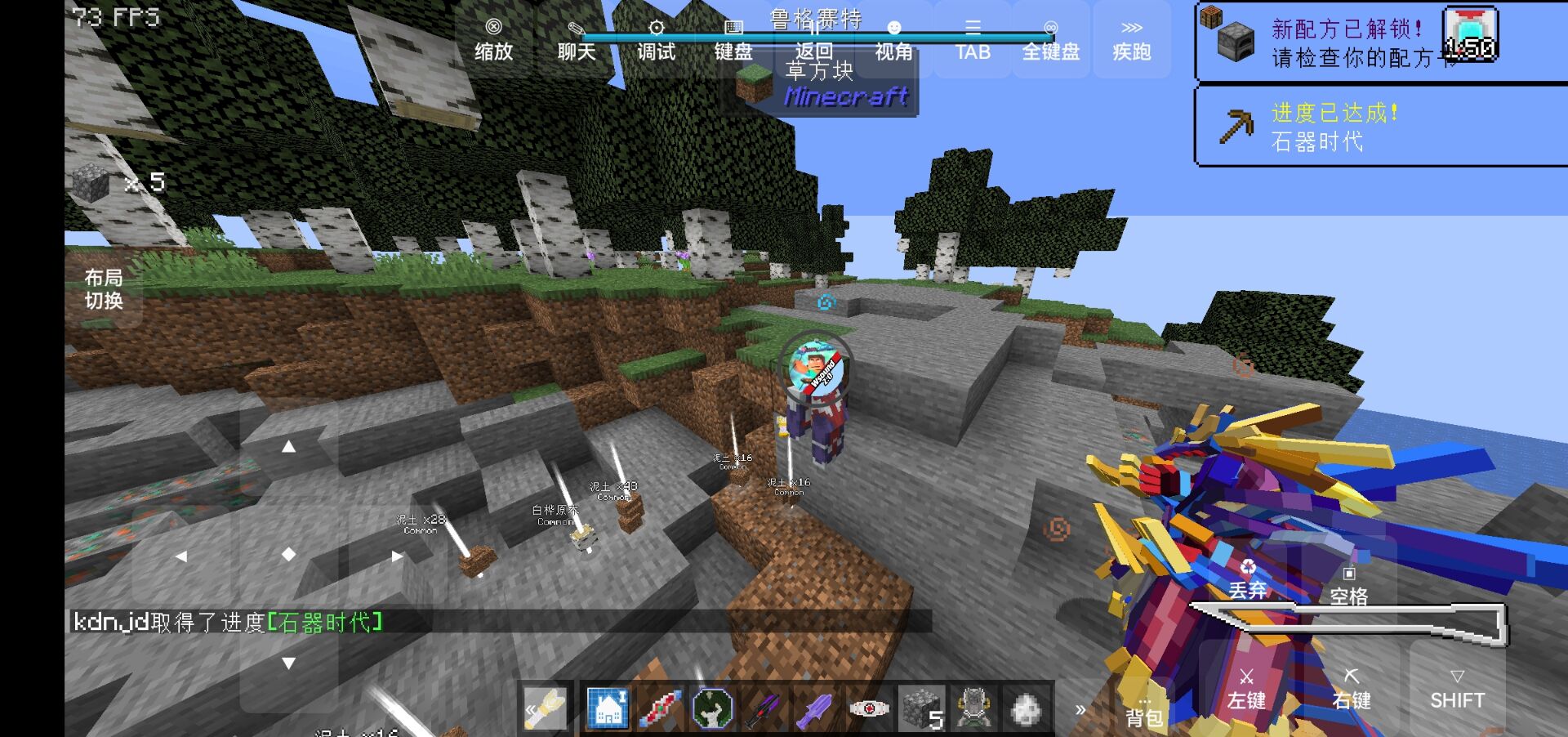Tap the right arrow movement pad
This screenshot has height=737, width=1568.
pos(397,556)
